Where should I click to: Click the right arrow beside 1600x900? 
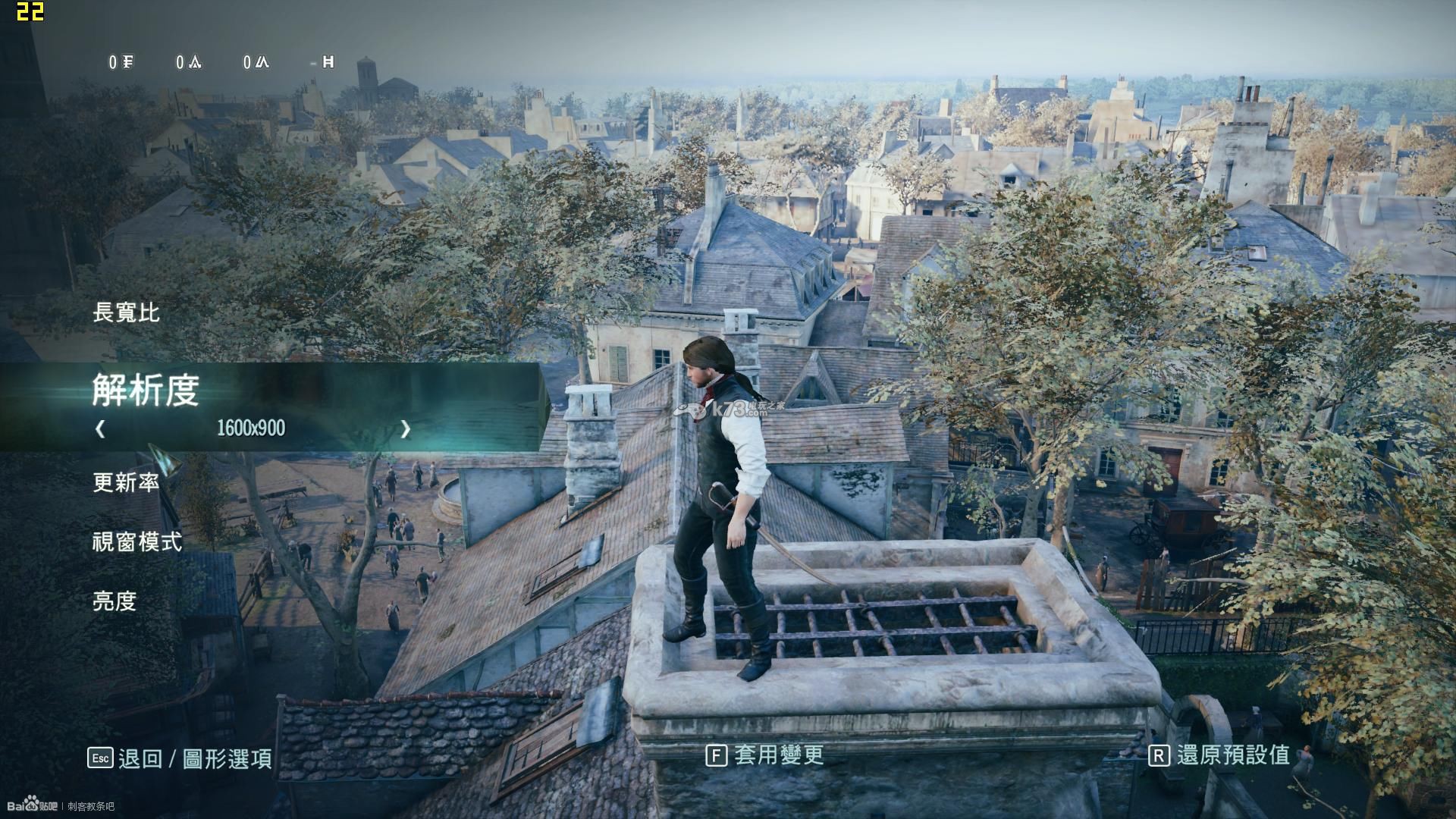[x=405, y=428]
